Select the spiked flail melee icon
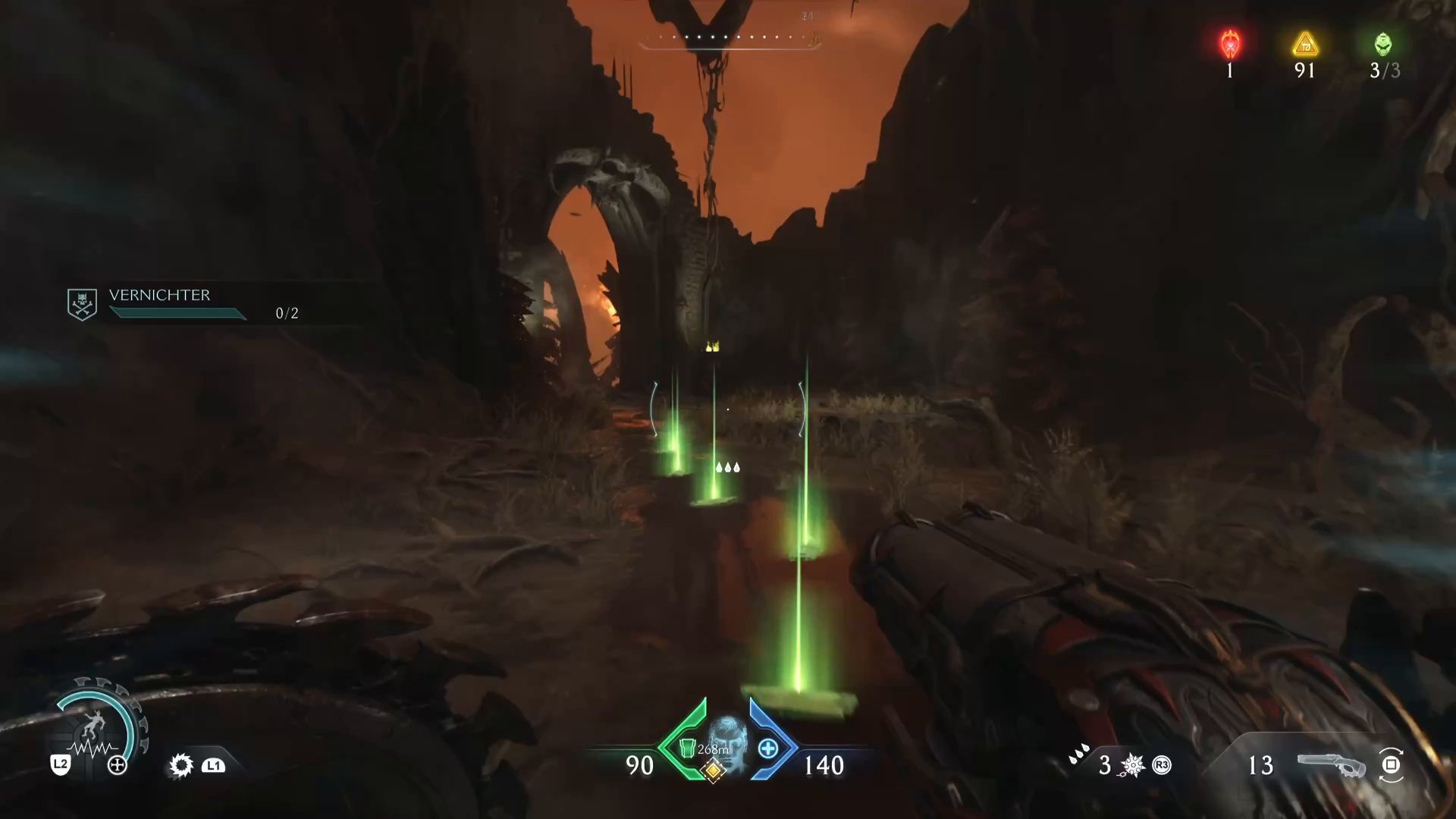This screenshot has height=819, width=1456. point(1132,765)
